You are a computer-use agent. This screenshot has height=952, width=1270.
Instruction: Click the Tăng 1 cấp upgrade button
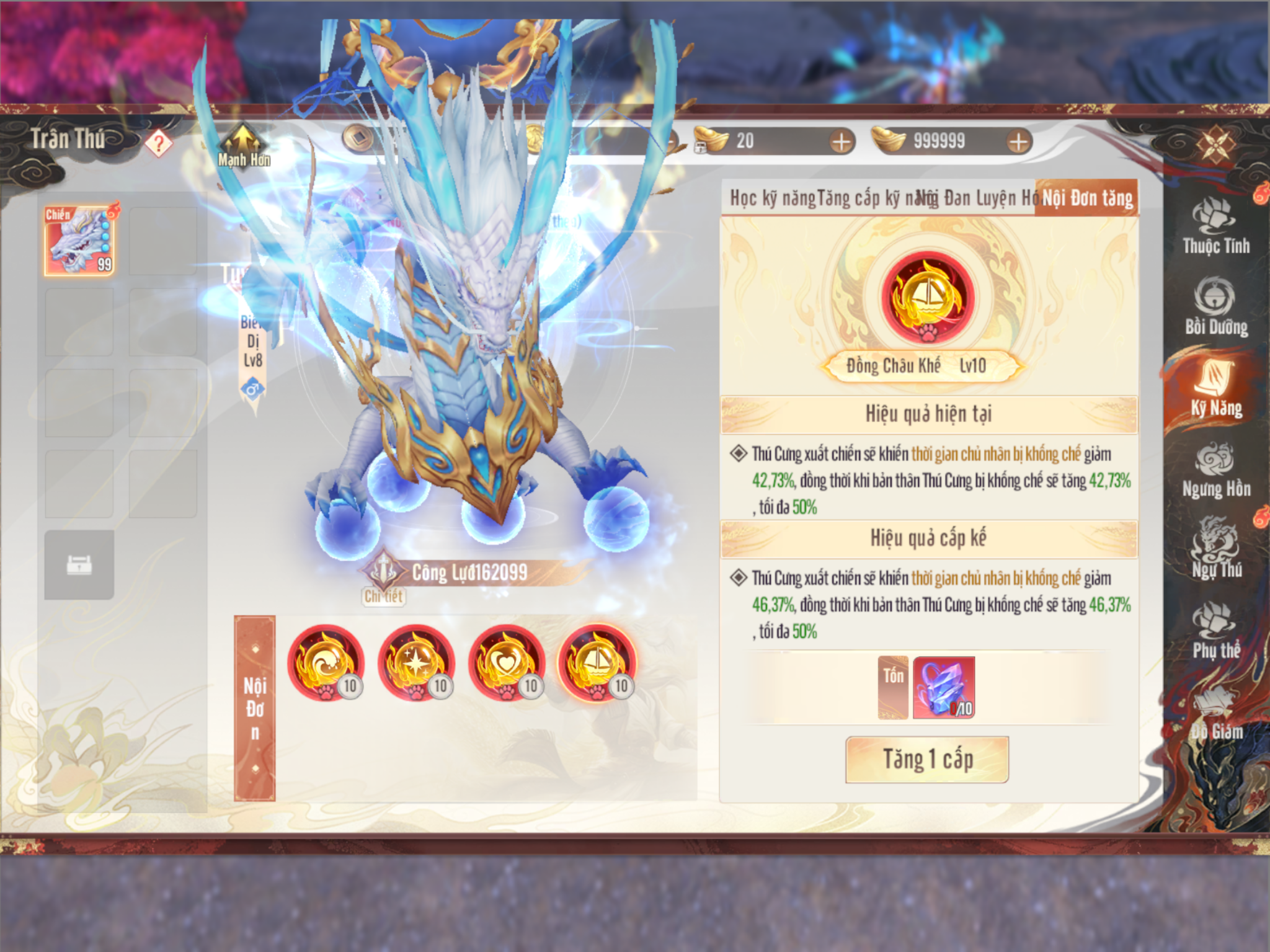click(927, 760)
